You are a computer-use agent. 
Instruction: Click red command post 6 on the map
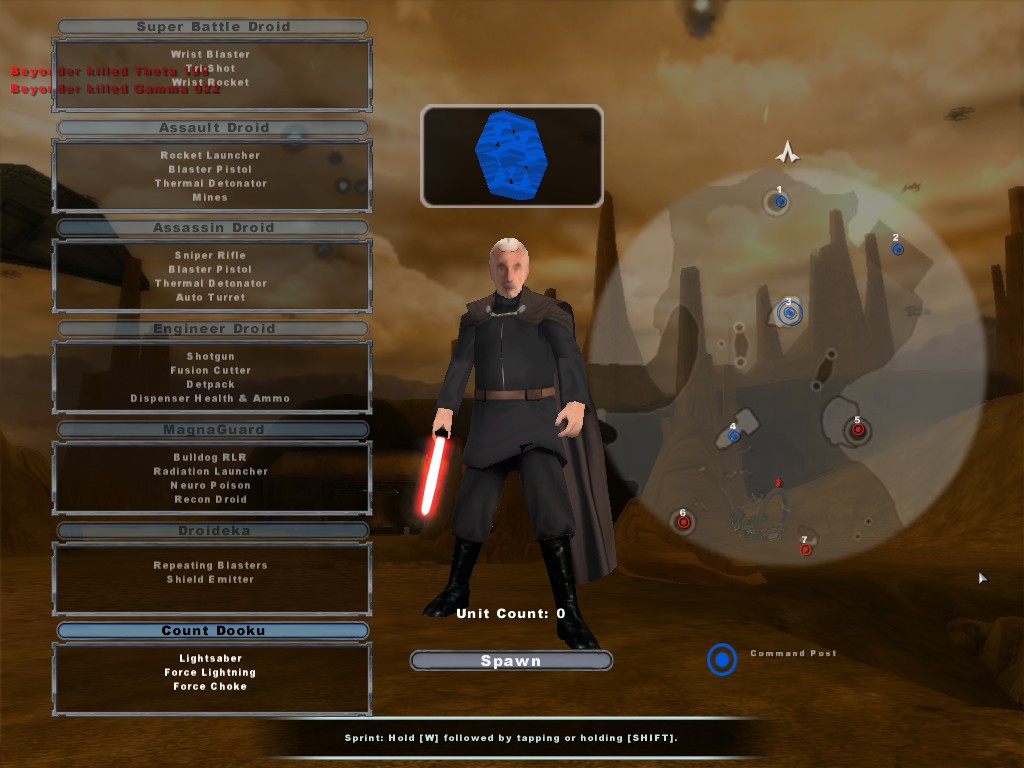point(683,522)
